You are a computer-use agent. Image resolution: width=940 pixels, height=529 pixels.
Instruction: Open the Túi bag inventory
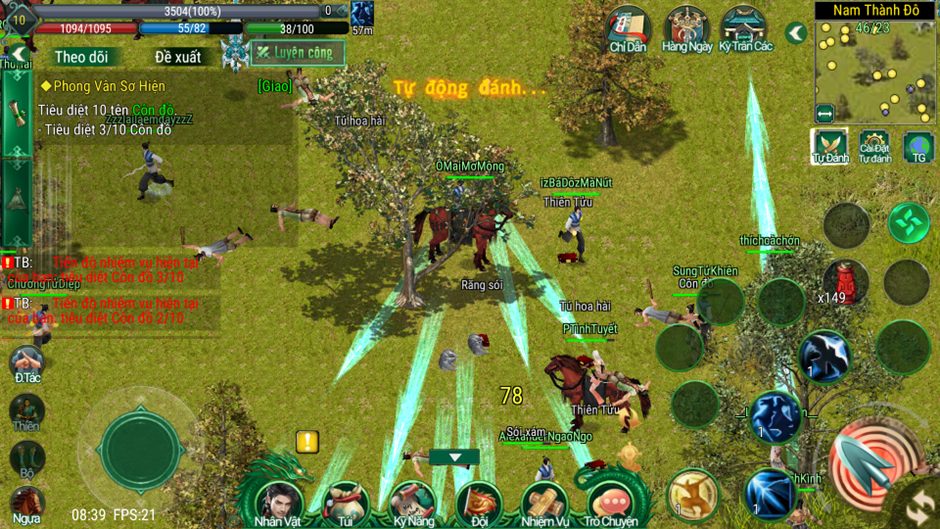coord(346,500)
